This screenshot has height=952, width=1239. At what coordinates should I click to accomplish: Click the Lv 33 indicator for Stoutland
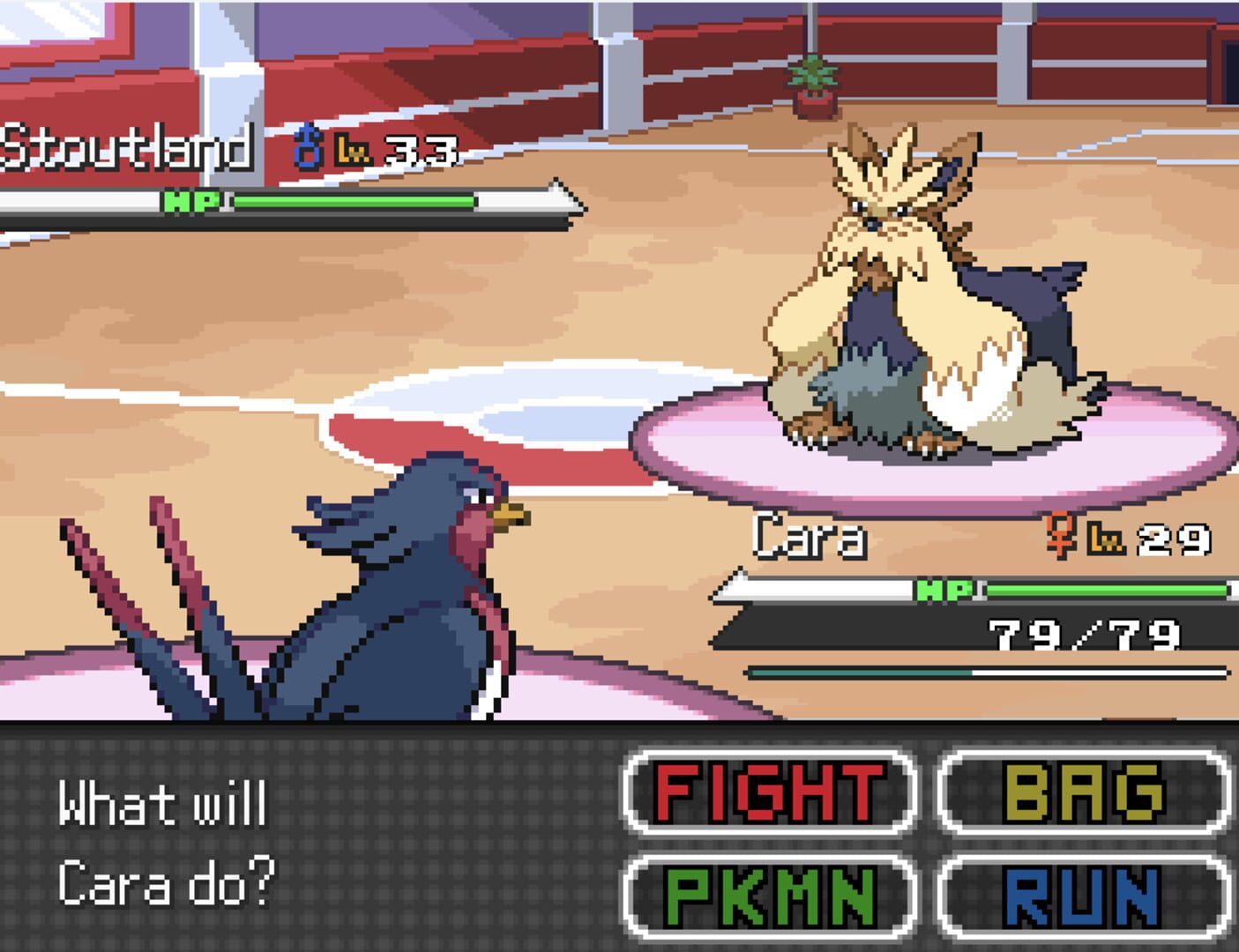(399, 152)
